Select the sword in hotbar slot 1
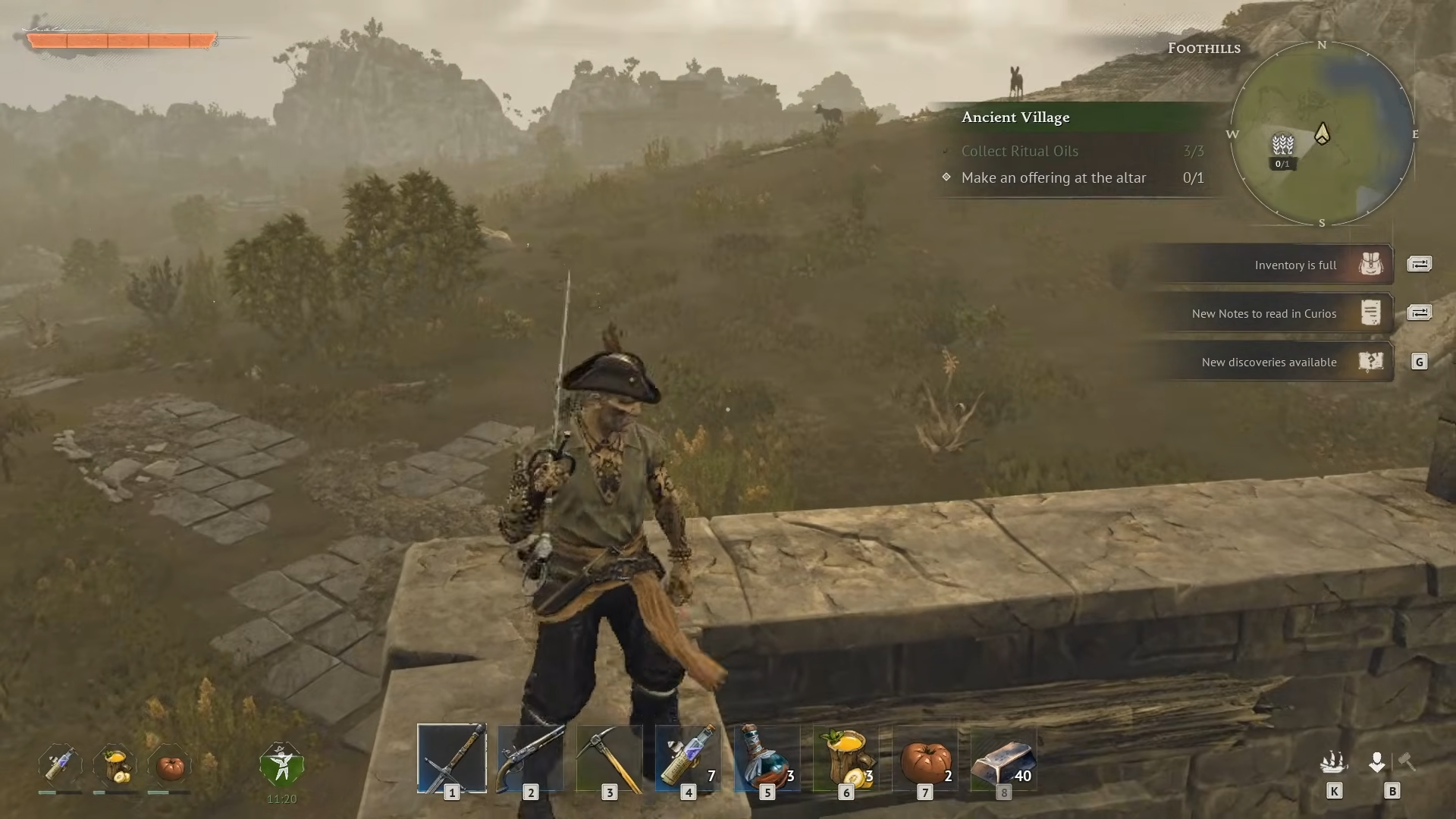 451,759
